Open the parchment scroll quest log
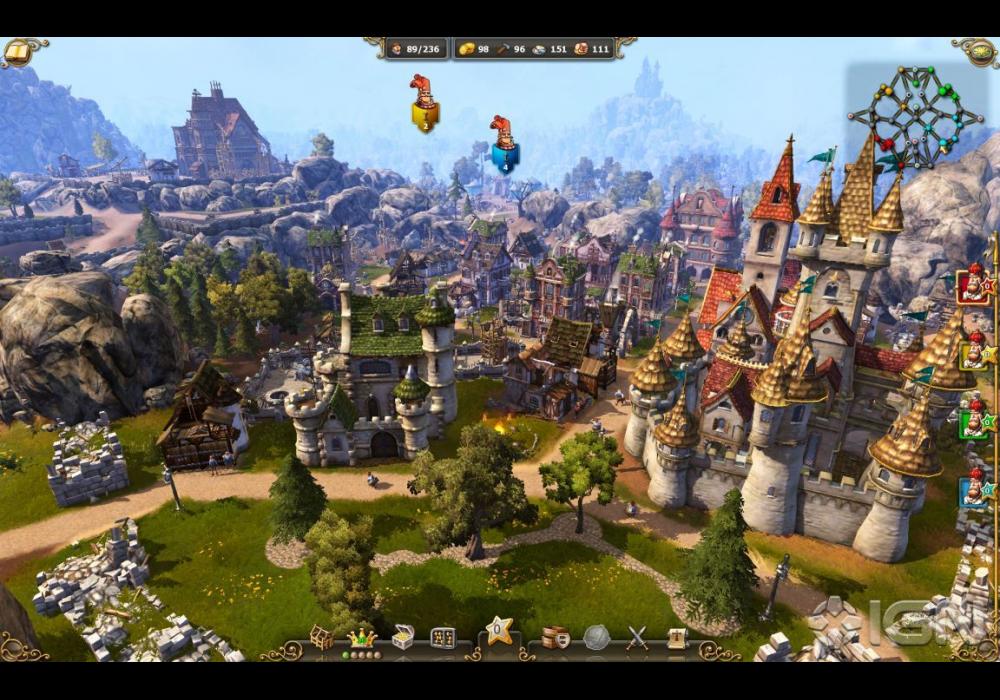The width and height of the screenshot is (1000, 700). 677,637
